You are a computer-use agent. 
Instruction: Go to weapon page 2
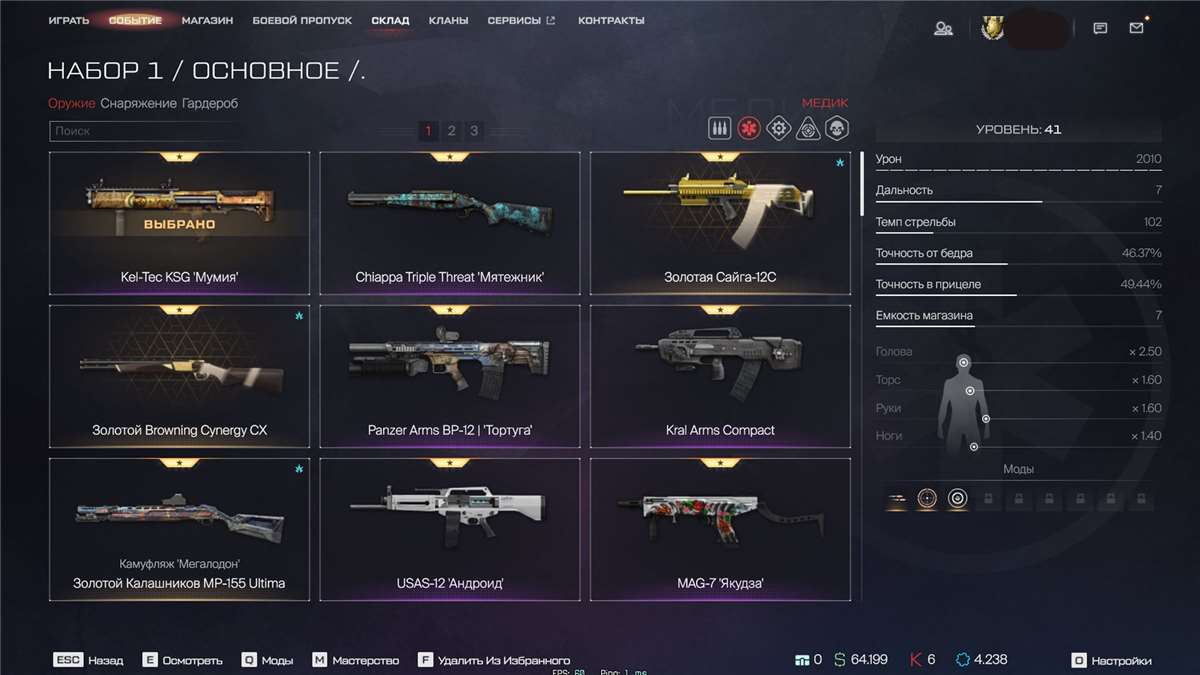click(451, 131)
